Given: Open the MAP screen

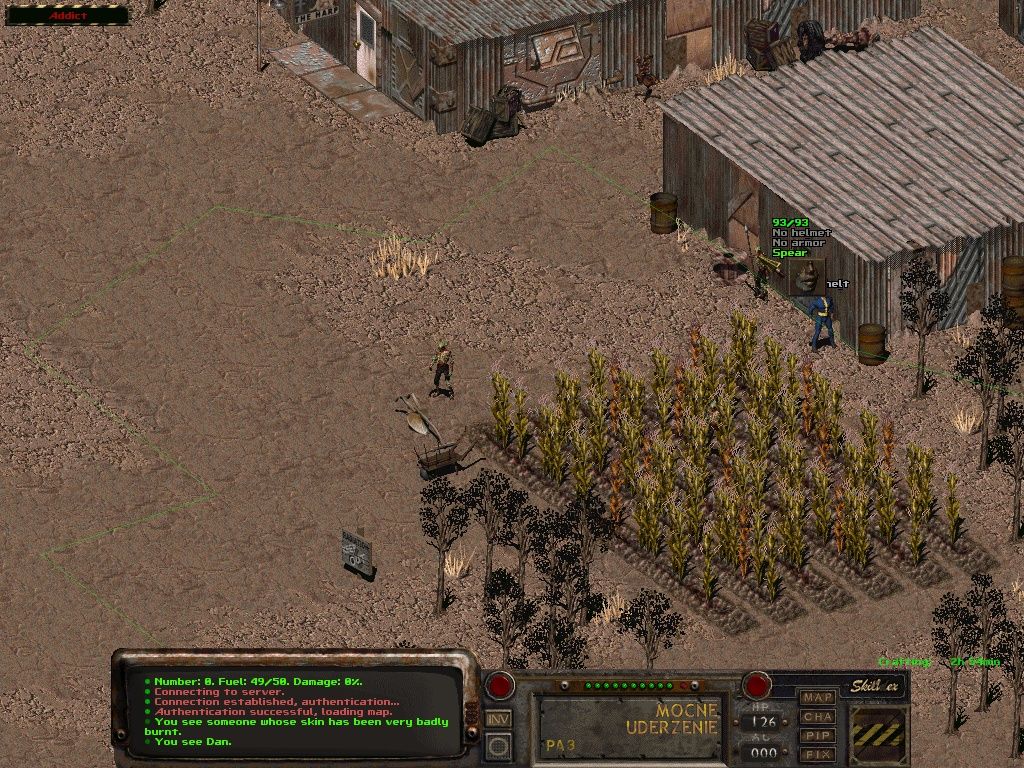Looking at the screenshot, I should tap(818, 697).
